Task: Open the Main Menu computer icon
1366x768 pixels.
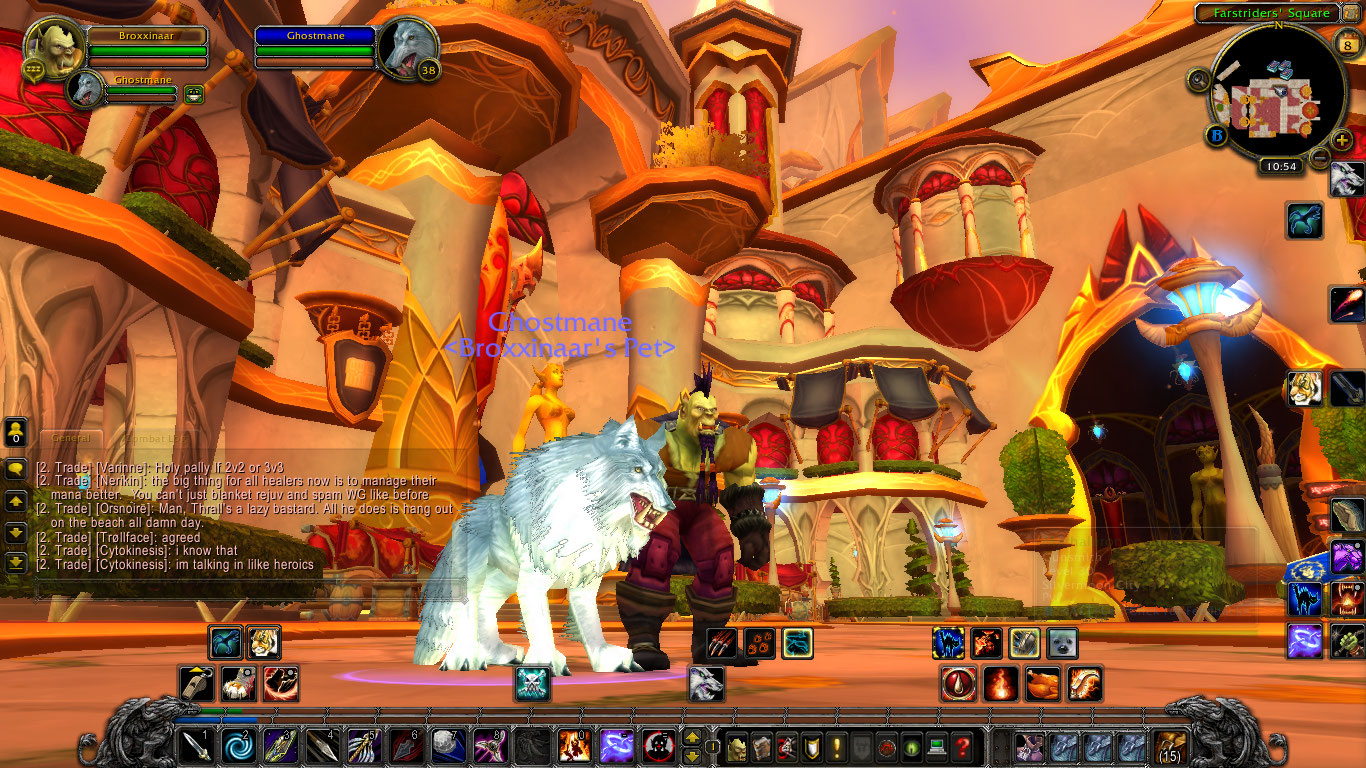Action: (x=936, y=747)
